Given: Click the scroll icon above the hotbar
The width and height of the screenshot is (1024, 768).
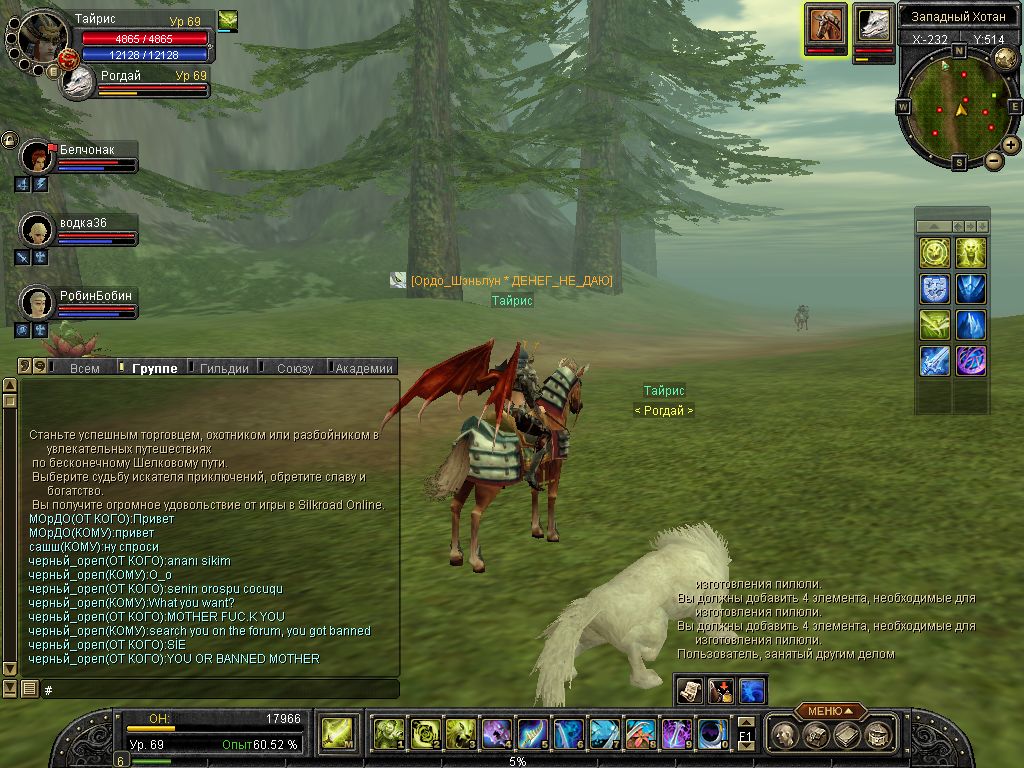Looking at the screenshot, I should point(689,690).
